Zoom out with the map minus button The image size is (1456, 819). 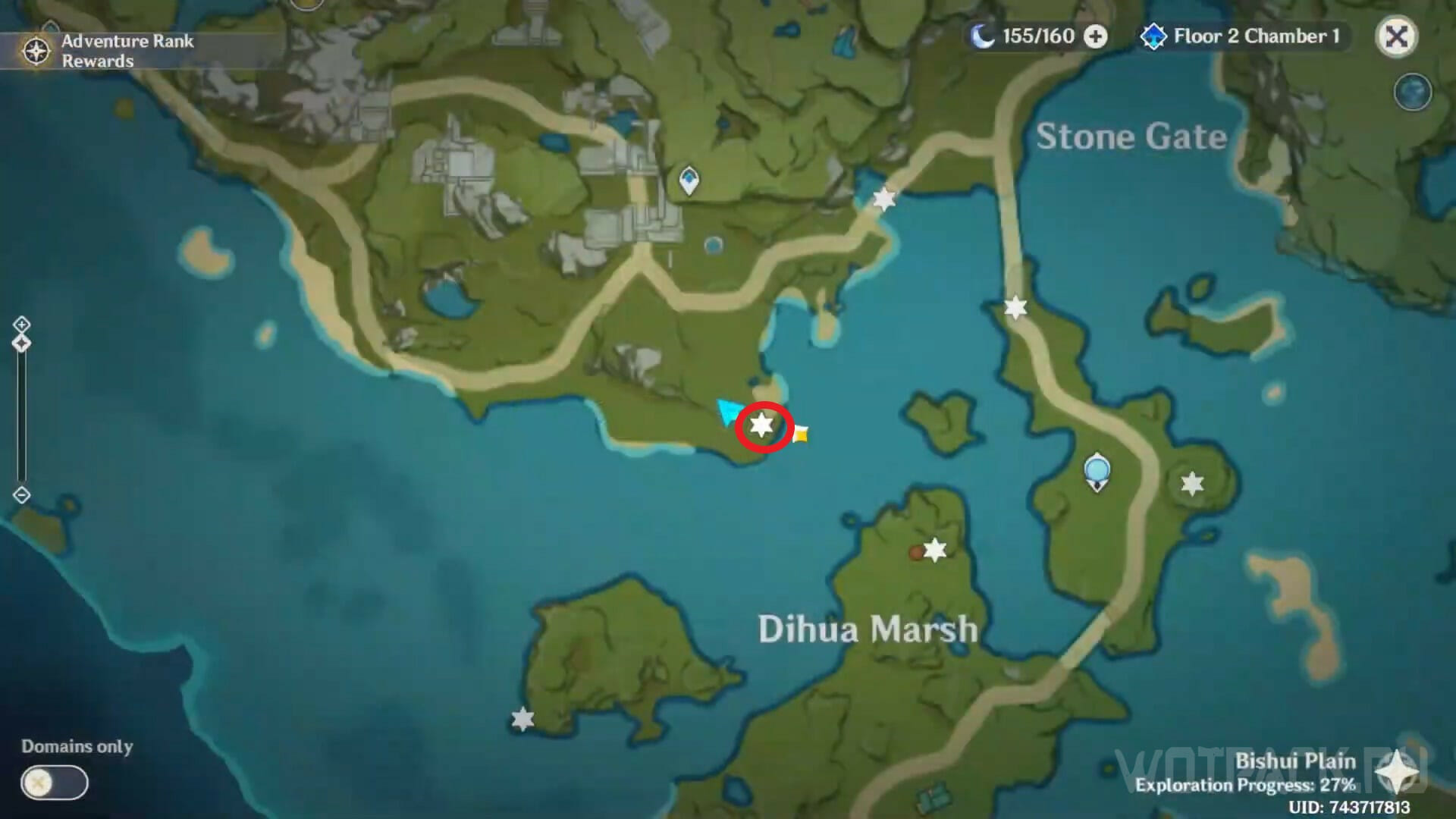tap(21, 495)
